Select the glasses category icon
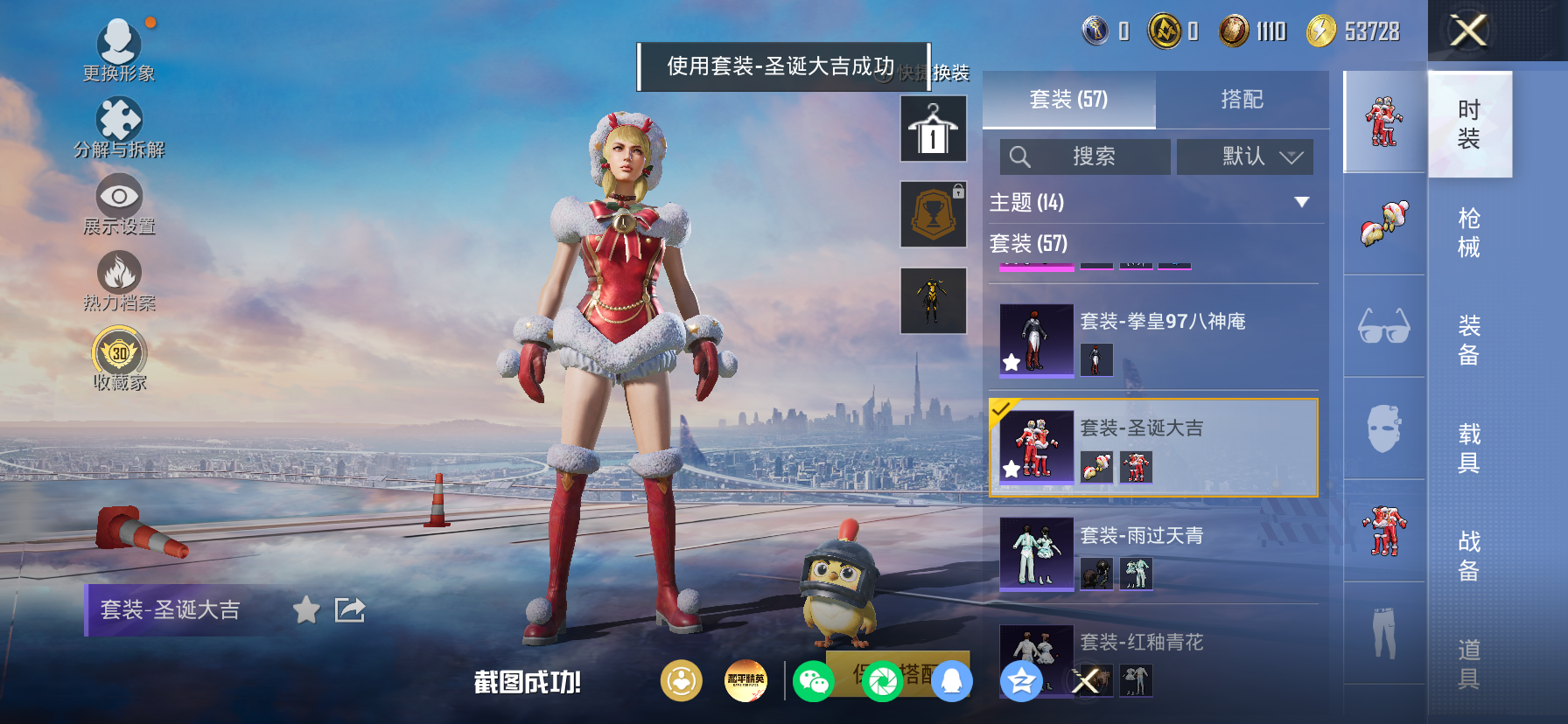The width and height of the screenshot is (1568, 724). point(1383,325)
